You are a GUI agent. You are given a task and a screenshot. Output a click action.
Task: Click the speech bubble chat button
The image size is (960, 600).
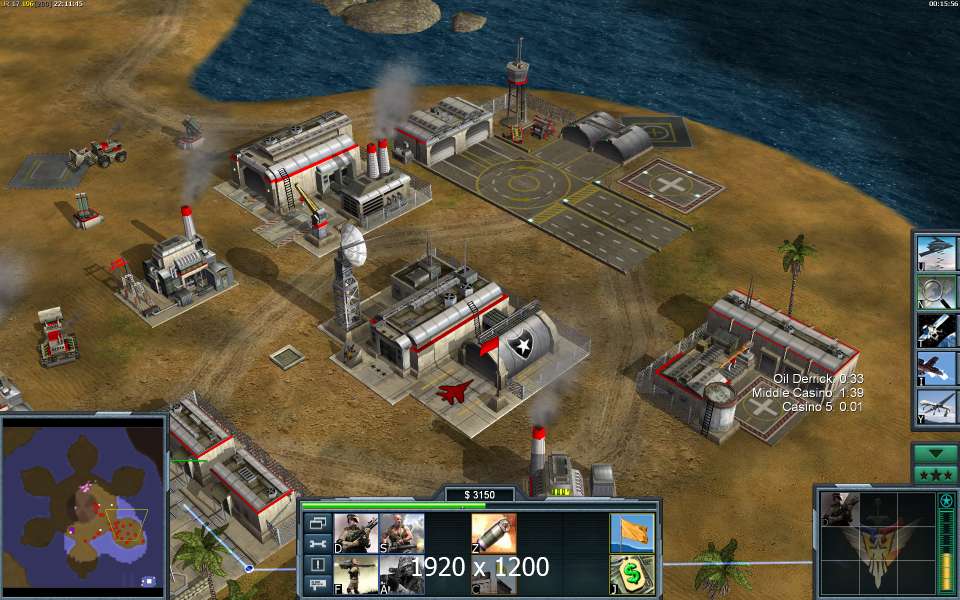[x=317, y=586]
